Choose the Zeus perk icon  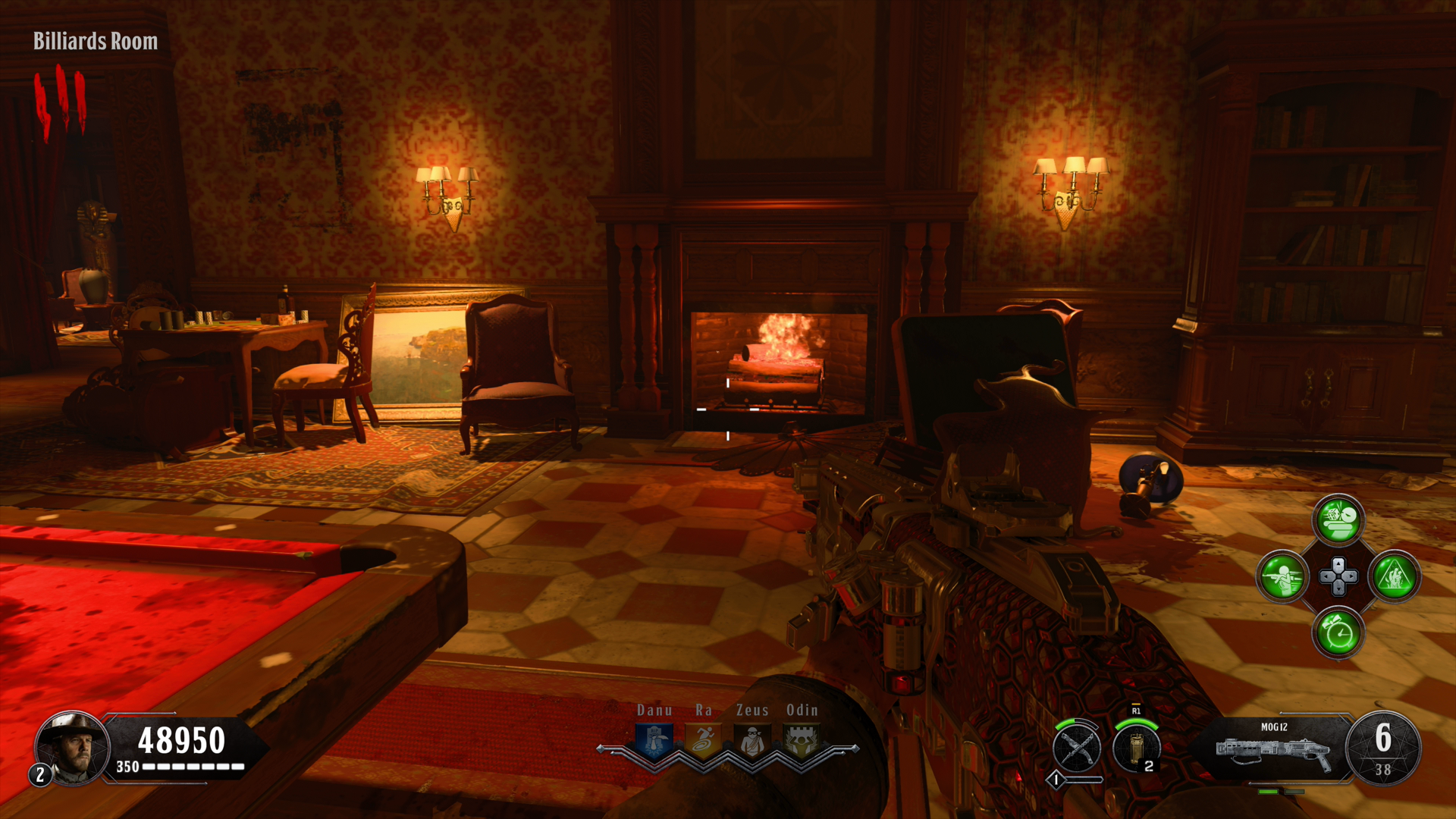click(x=752, y=741)
